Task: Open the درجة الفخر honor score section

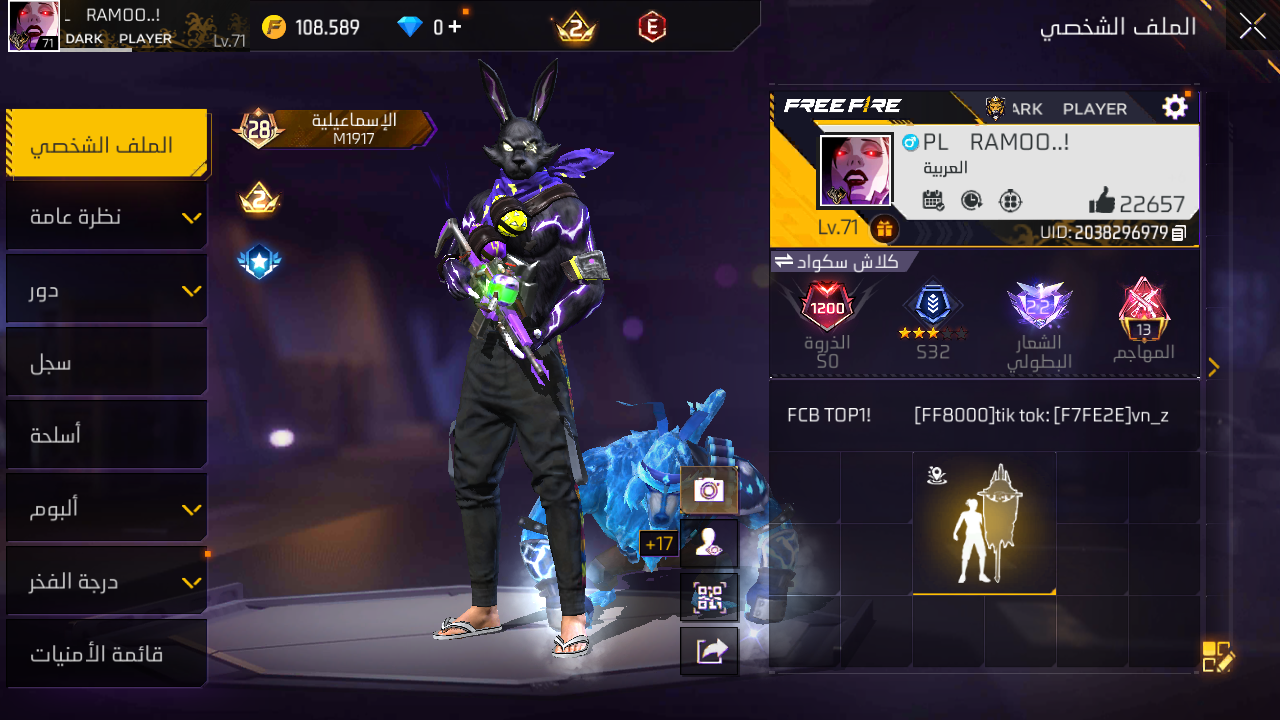Action: (x=106, y=581)
